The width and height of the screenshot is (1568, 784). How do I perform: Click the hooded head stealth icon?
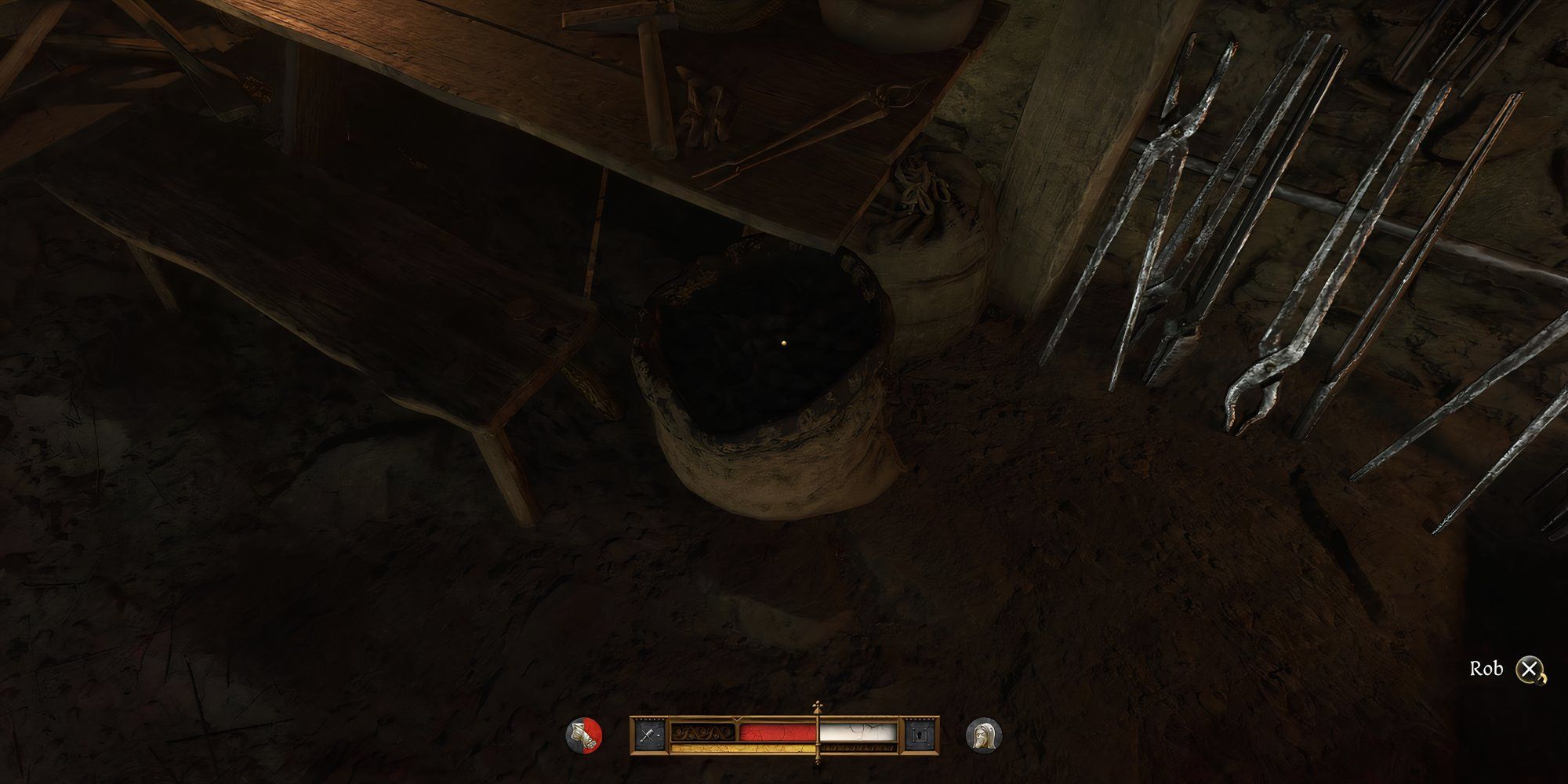(983, 736)
